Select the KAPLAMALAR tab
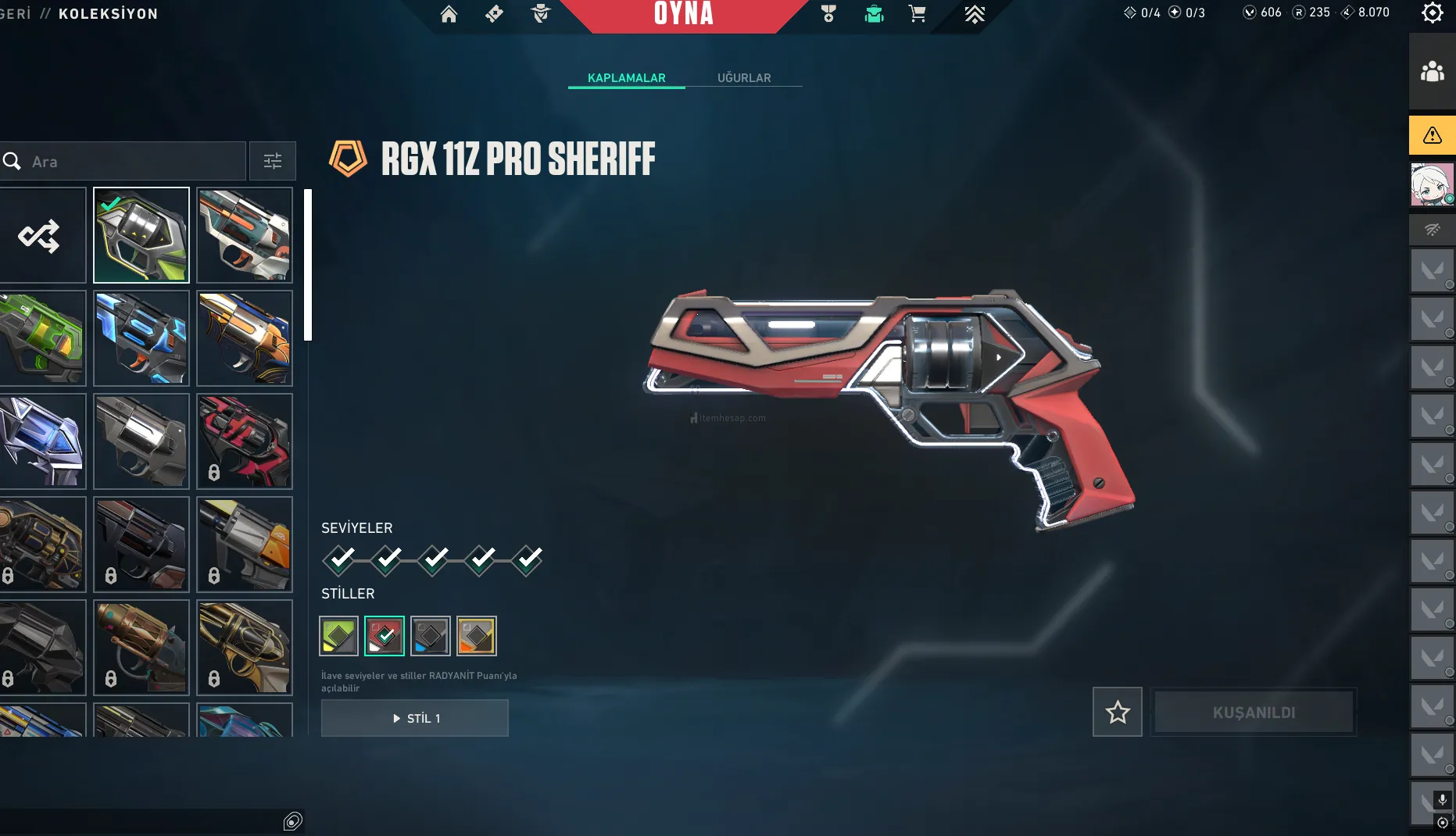Image resolution: width=1456 pixels, height=836 pixels. coord(626,77)
